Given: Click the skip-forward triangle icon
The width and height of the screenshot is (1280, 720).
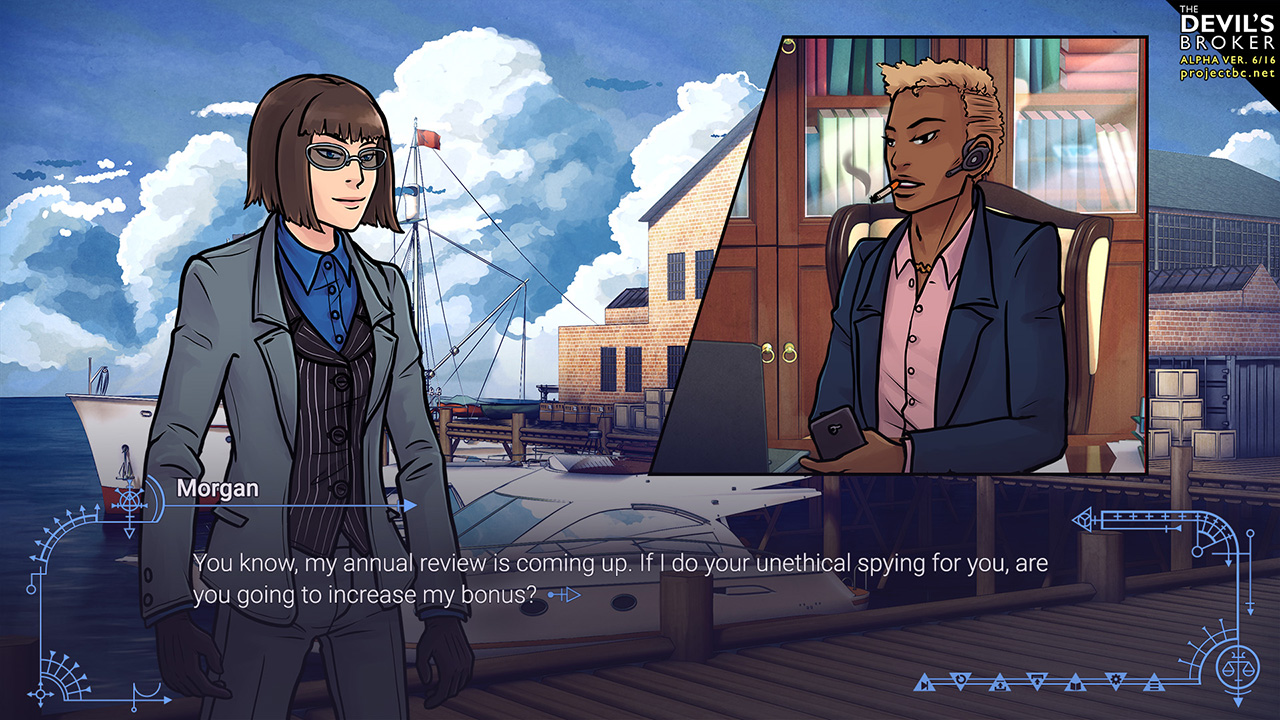Looking at the screenshot, I should 924,685.
